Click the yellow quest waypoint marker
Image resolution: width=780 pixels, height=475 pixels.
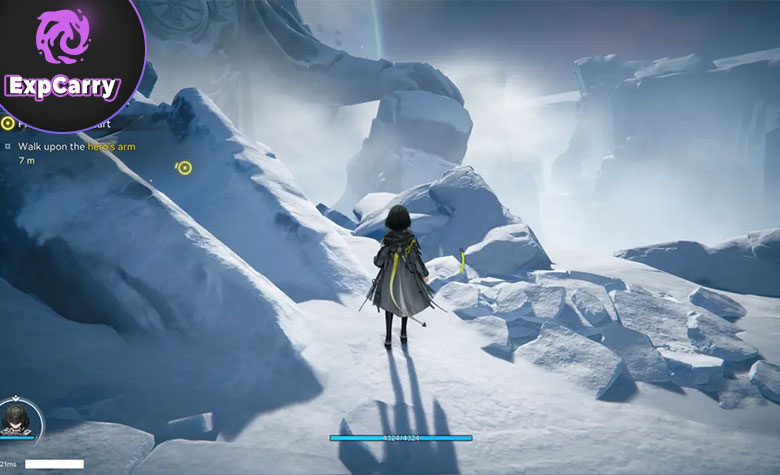[x=184, y=168]
